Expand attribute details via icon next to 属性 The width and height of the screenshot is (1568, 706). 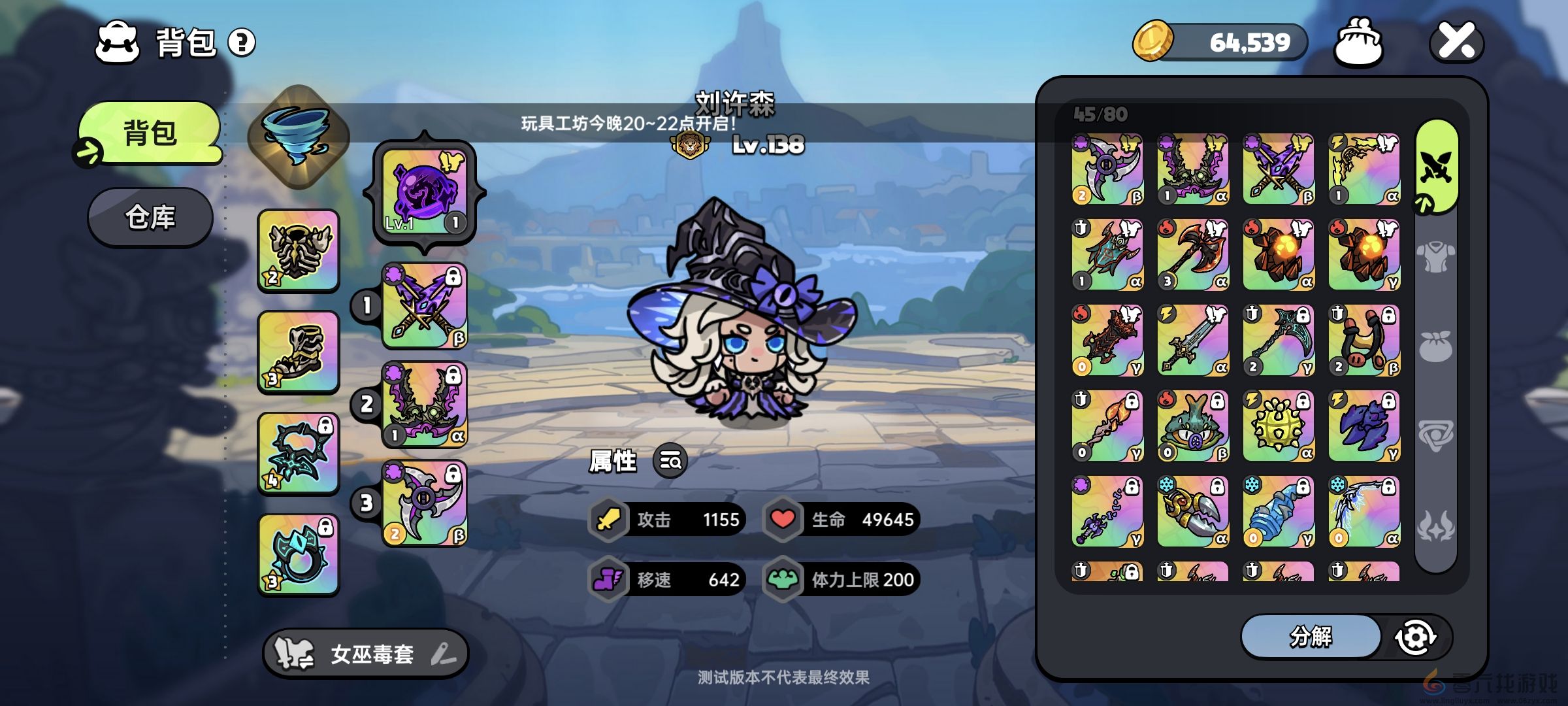670,462
